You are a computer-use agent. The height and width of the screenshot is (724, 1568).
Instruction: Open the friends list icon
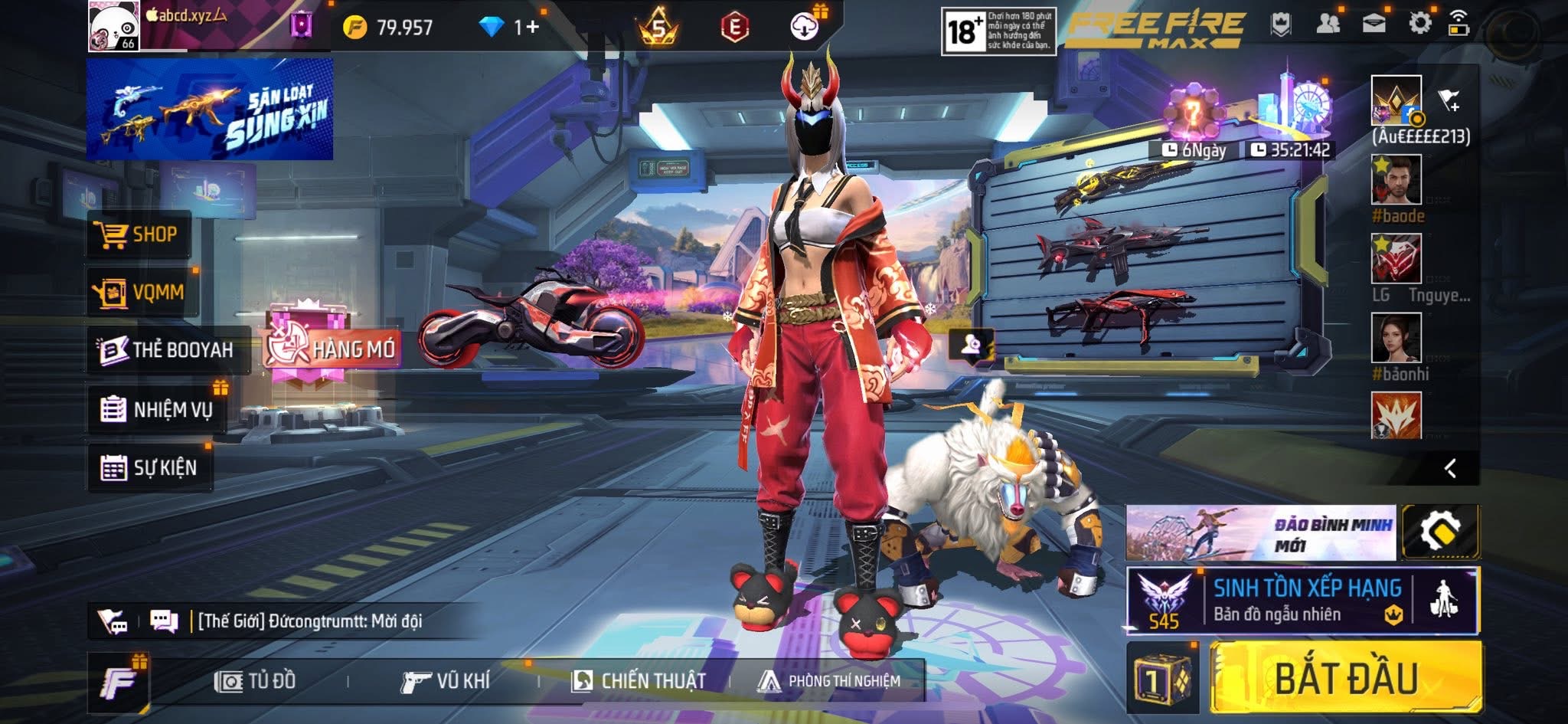[1328, 24]
